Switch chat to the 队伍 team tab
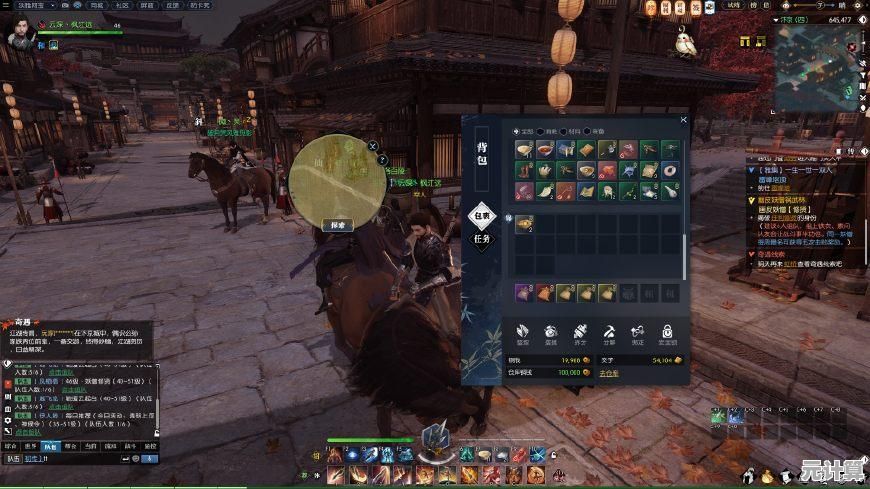Viewport: 870px width, 489px height. tap(51, 446)
